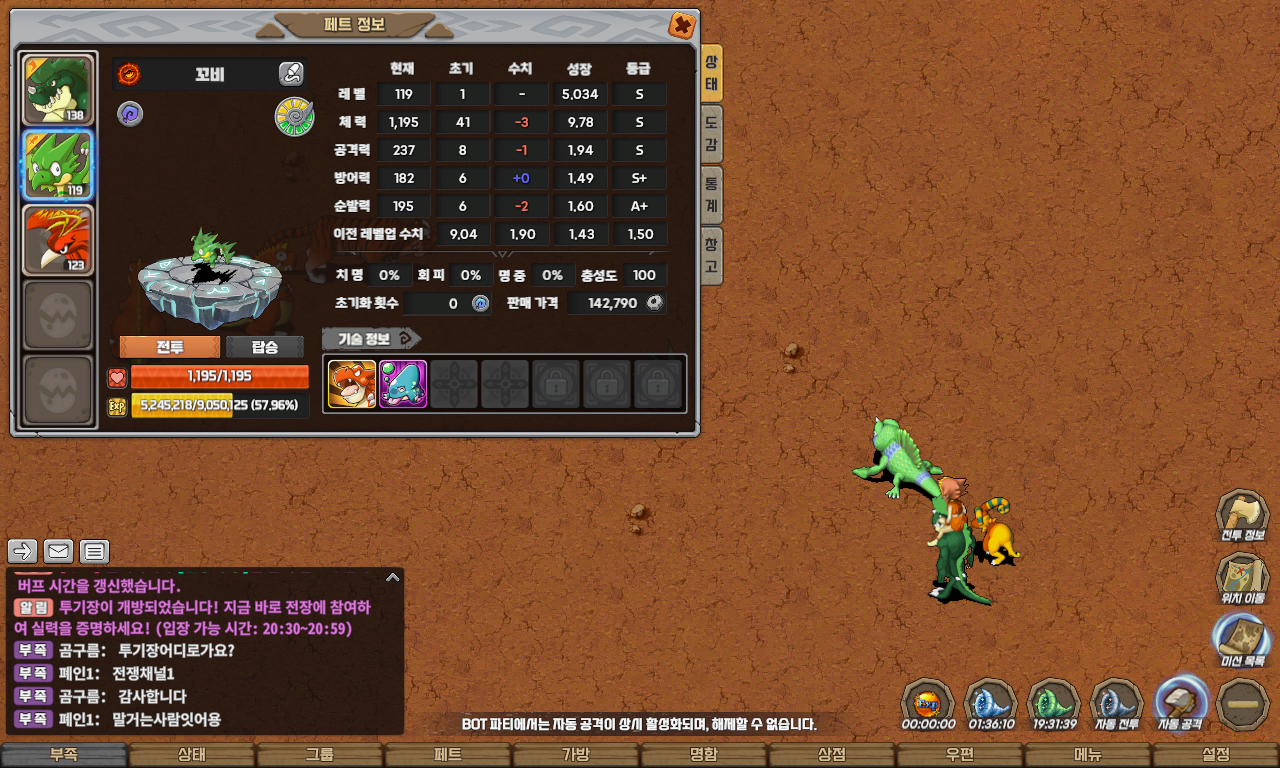Toggle 자동 공격 auto attack
The height and width of the screenshot is (768, 1280).
(x=1181, y=703)
